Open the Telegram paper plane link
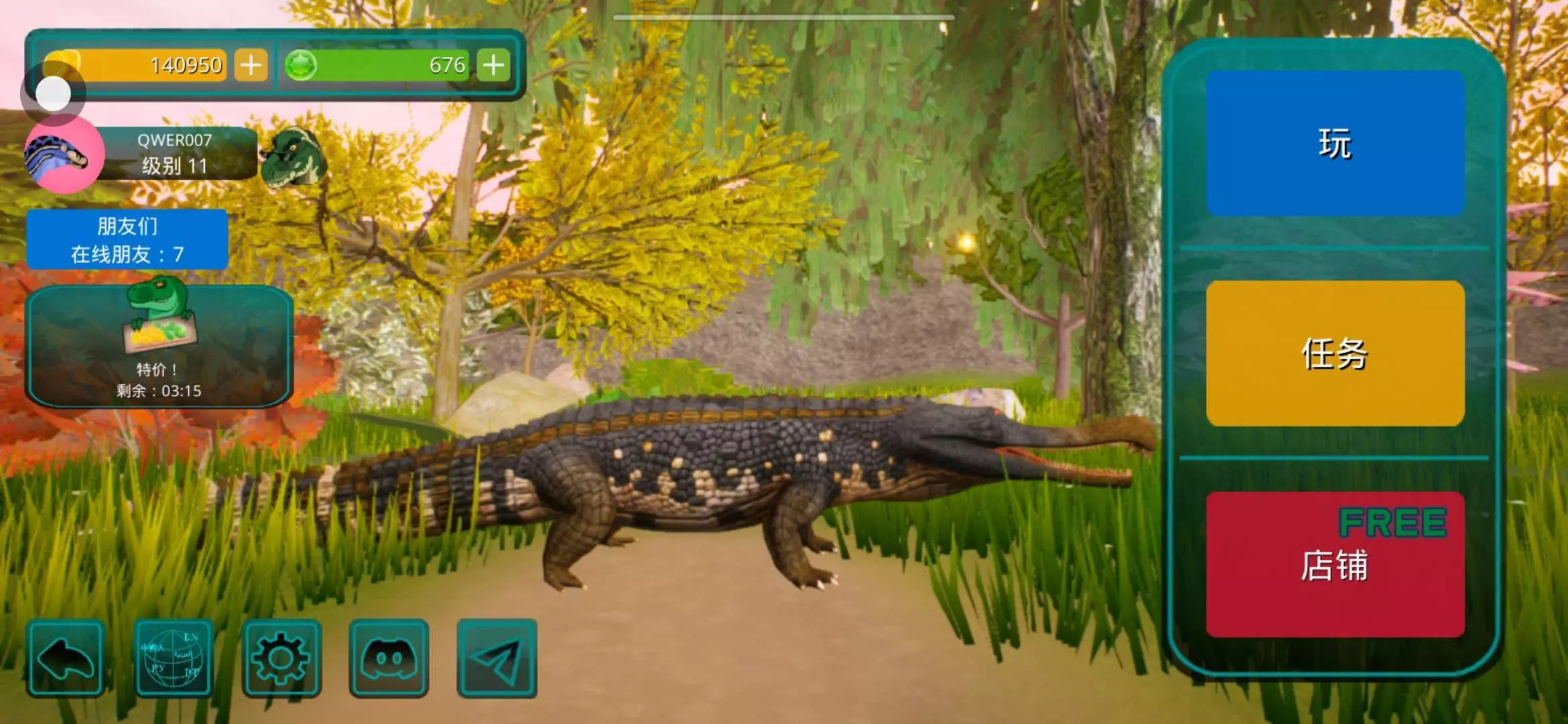 click(x=497, y=658)
